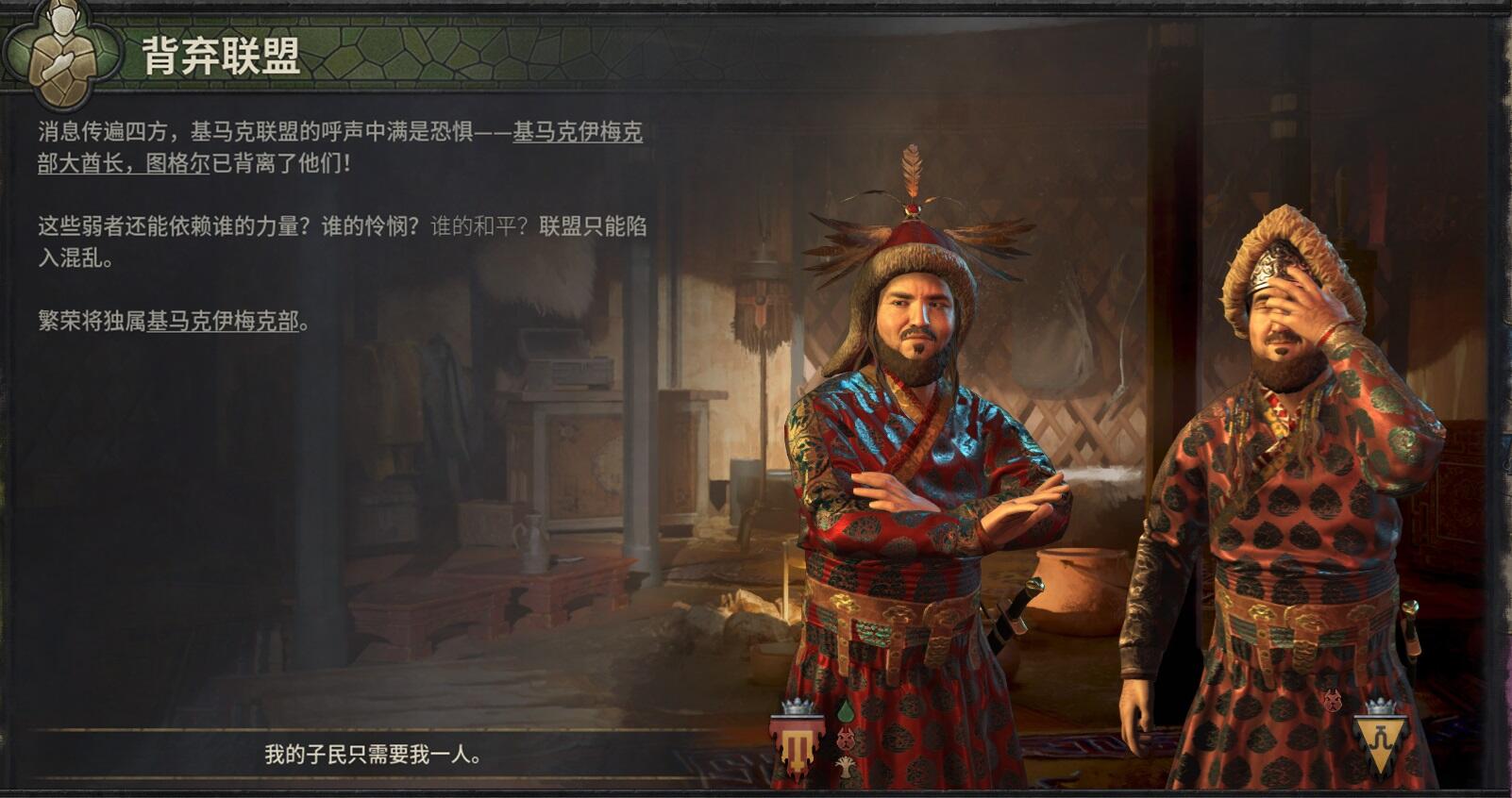The width and height of the screenshot is (1512, 798).
Task: Click the red beast head emblem near the left shield
Action: tap(846, 739)
